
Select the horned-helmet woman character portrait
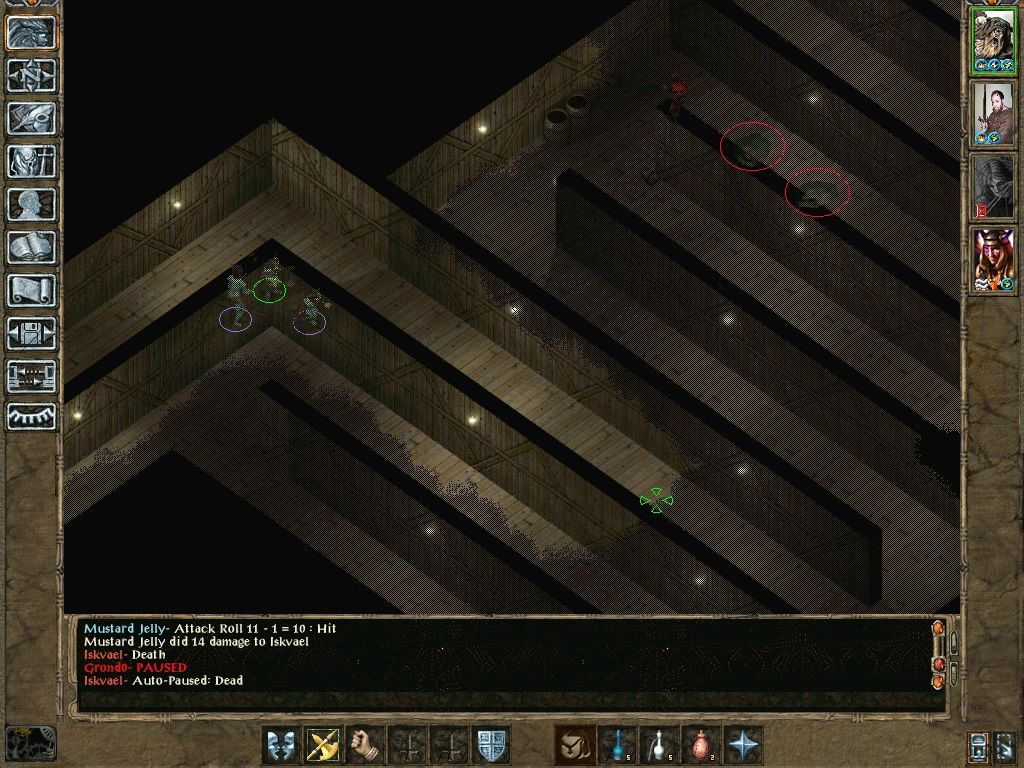point(993,260)
